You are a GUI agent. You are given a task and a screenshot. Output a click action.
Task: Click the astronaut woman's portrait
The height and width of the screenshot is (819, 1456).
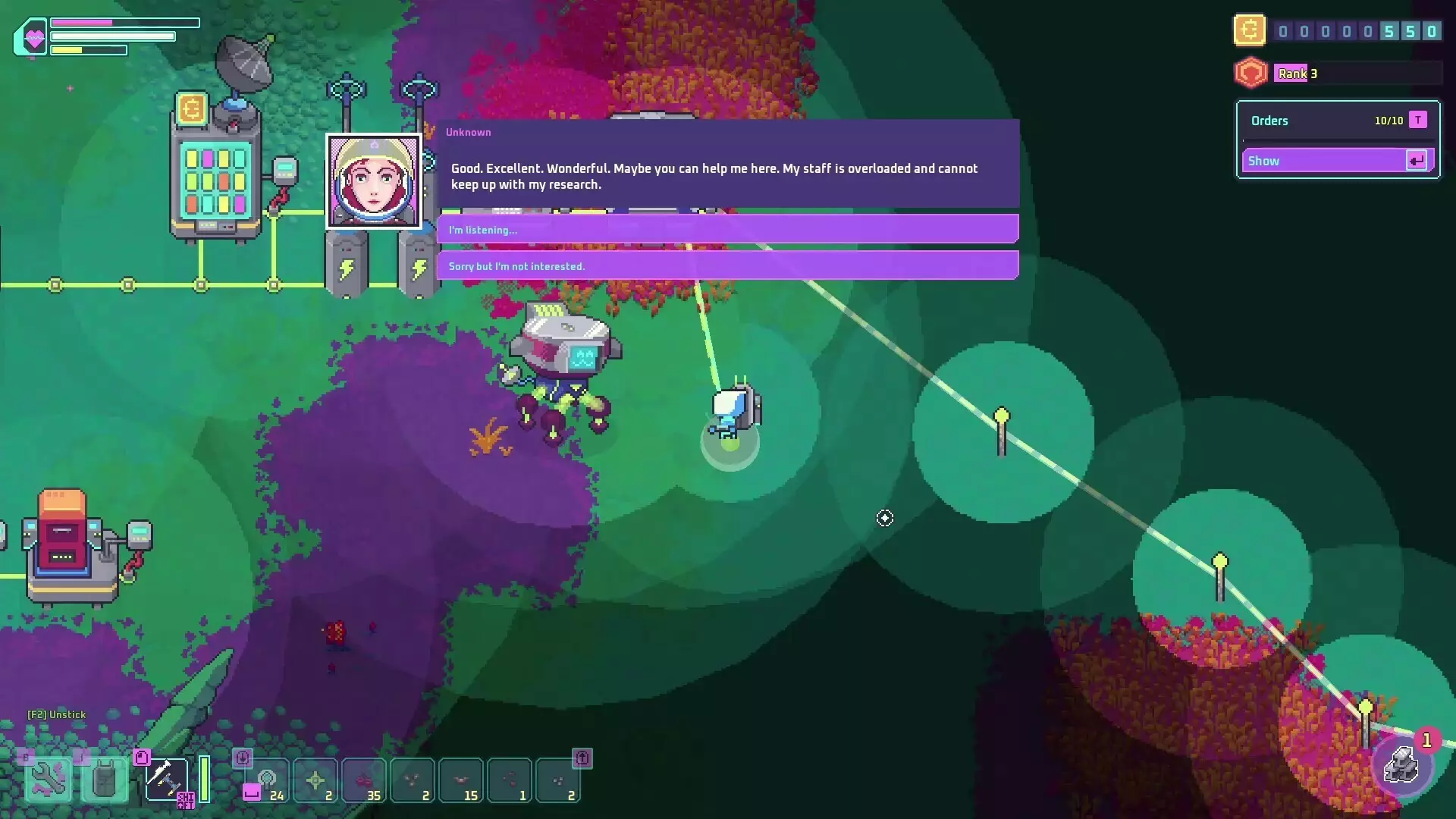(x=373, y=180)
